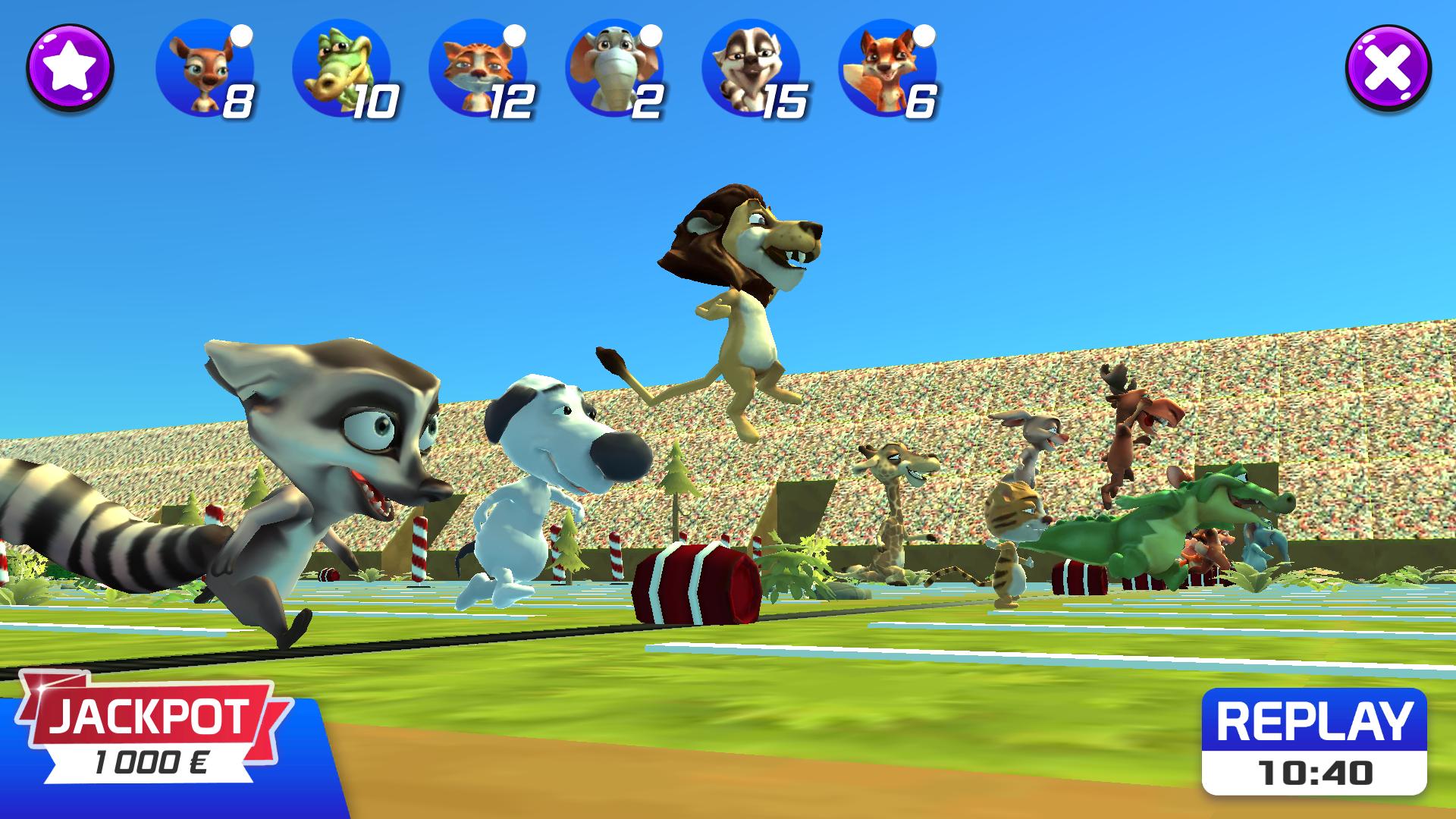Pick the orange cat racer numbered 12
Viewport: 1456px width, 819px height.
[478, 70]
